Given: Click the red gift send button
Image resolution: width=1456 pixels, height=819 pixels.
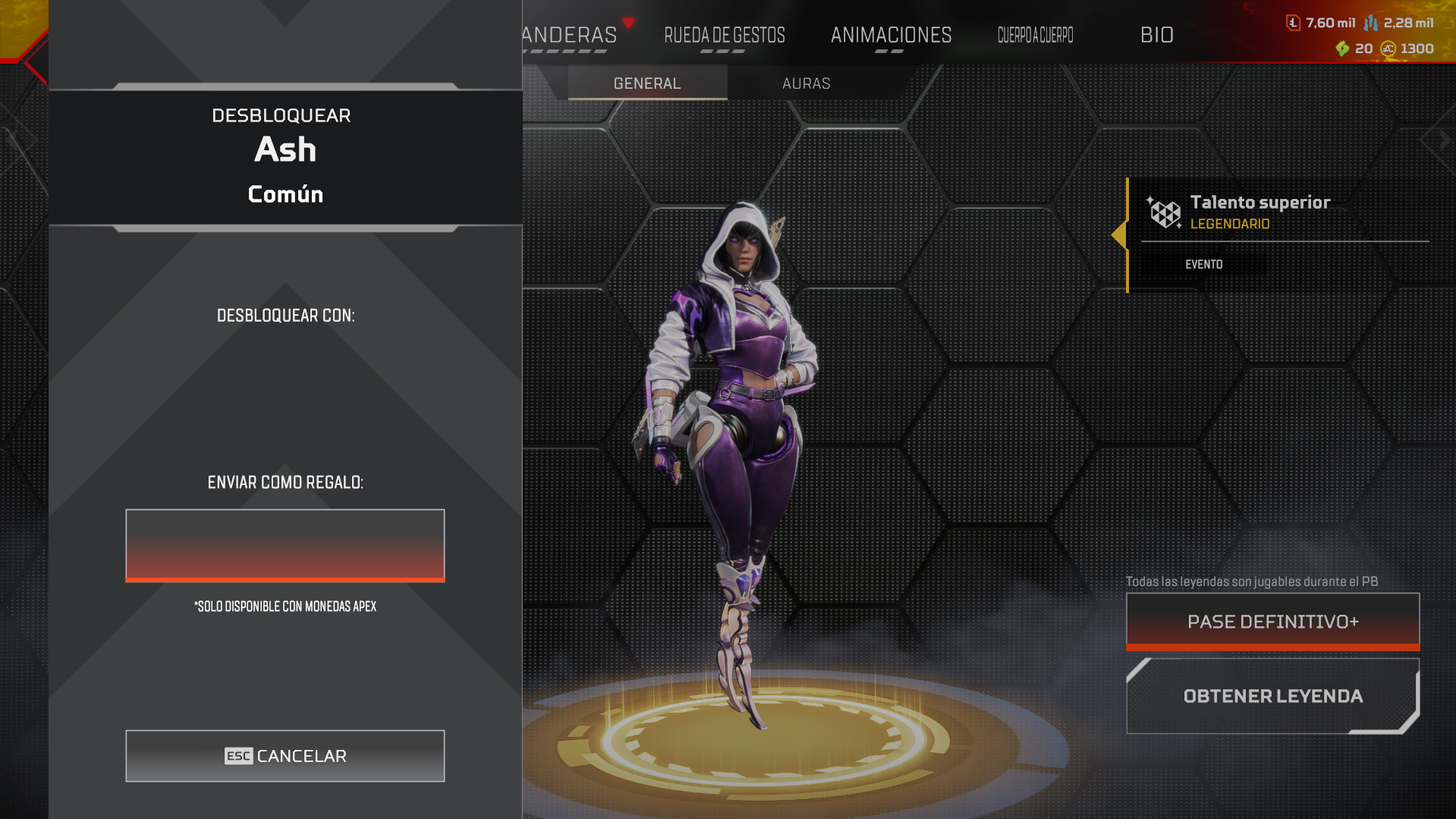Looking at the screenshot, I should click(x=285, y=545).
